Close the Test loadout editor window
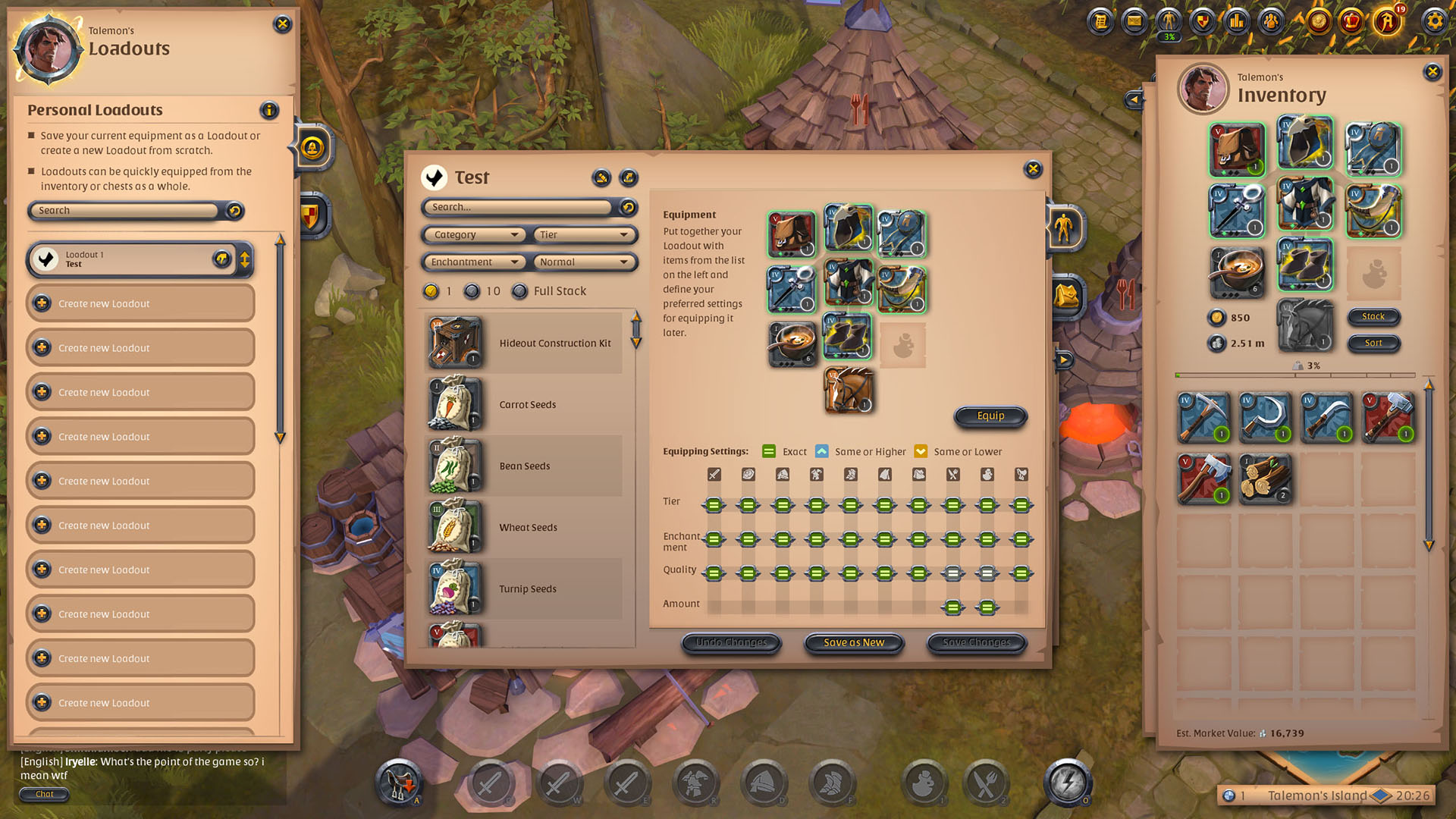The width and height of the screenshot is (1456, 819). [x=1033, y=169]
